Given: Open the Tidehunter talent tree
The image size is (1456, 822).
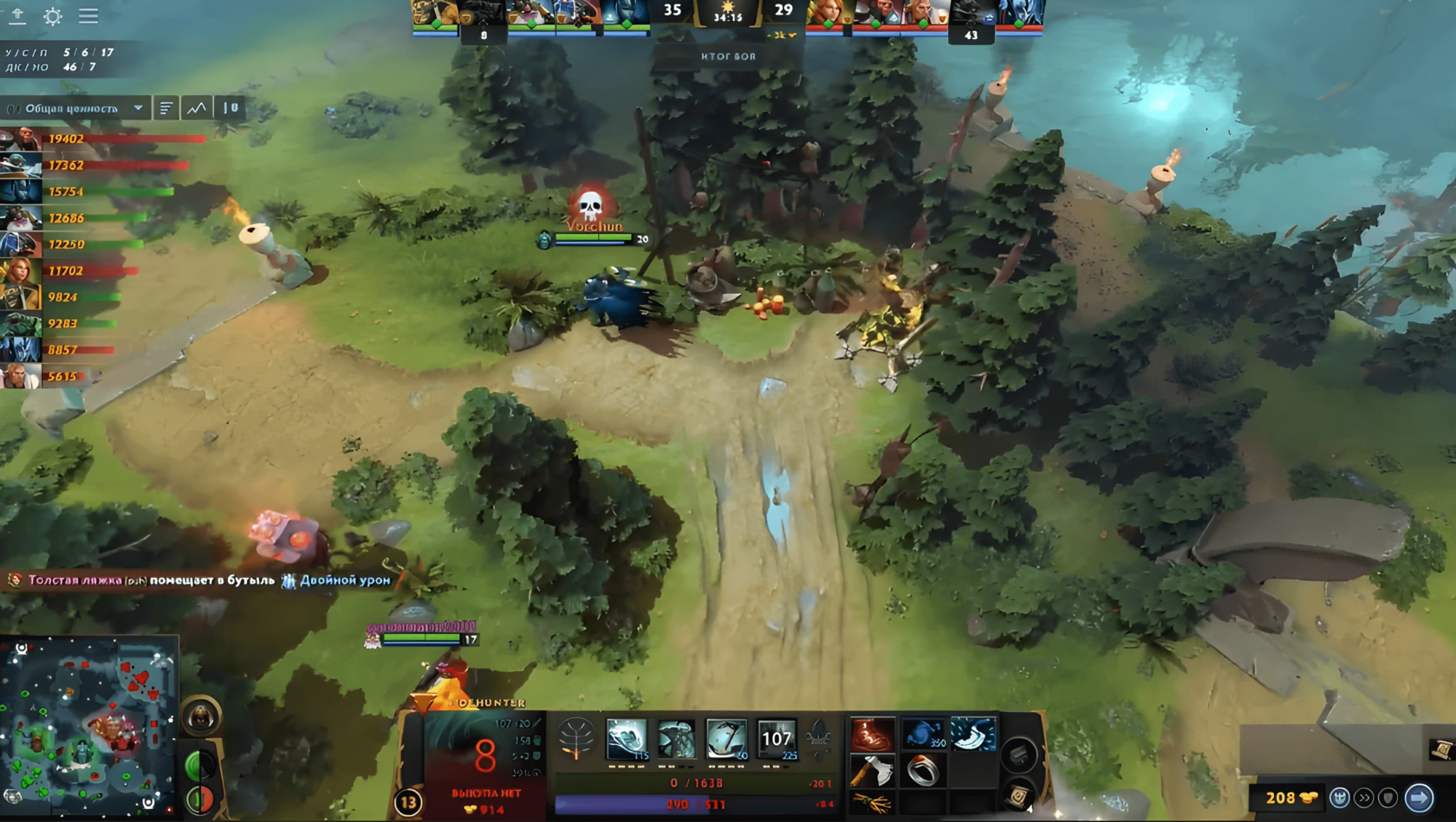Looking at the screenshot, I should [x=576, y=740].
